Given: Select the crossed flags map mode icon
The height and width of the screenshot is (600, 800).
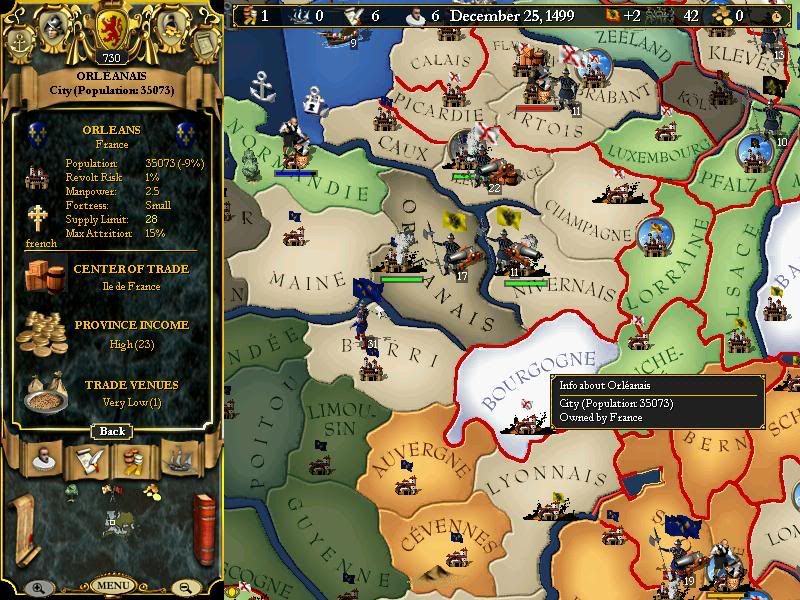Looking at the screenshot, I should pos(111,490).
